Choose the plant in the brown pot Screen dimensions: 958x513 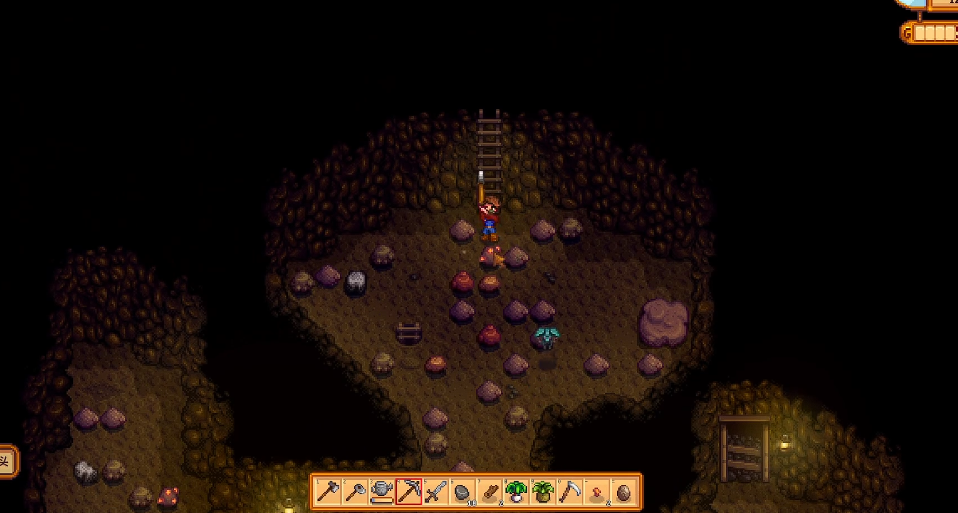point(543,491)
